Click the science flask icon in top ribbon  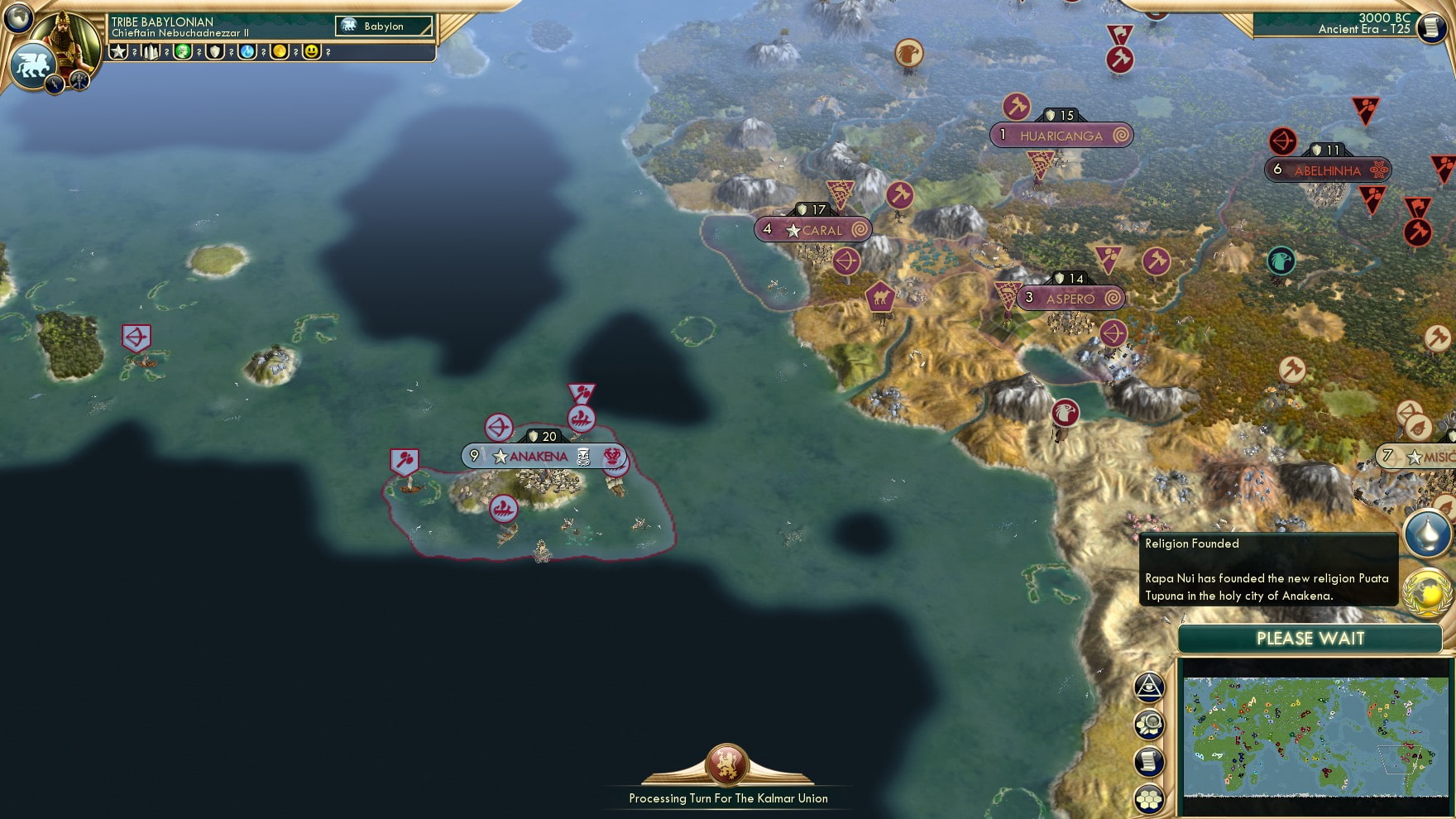tap(247, 52)
